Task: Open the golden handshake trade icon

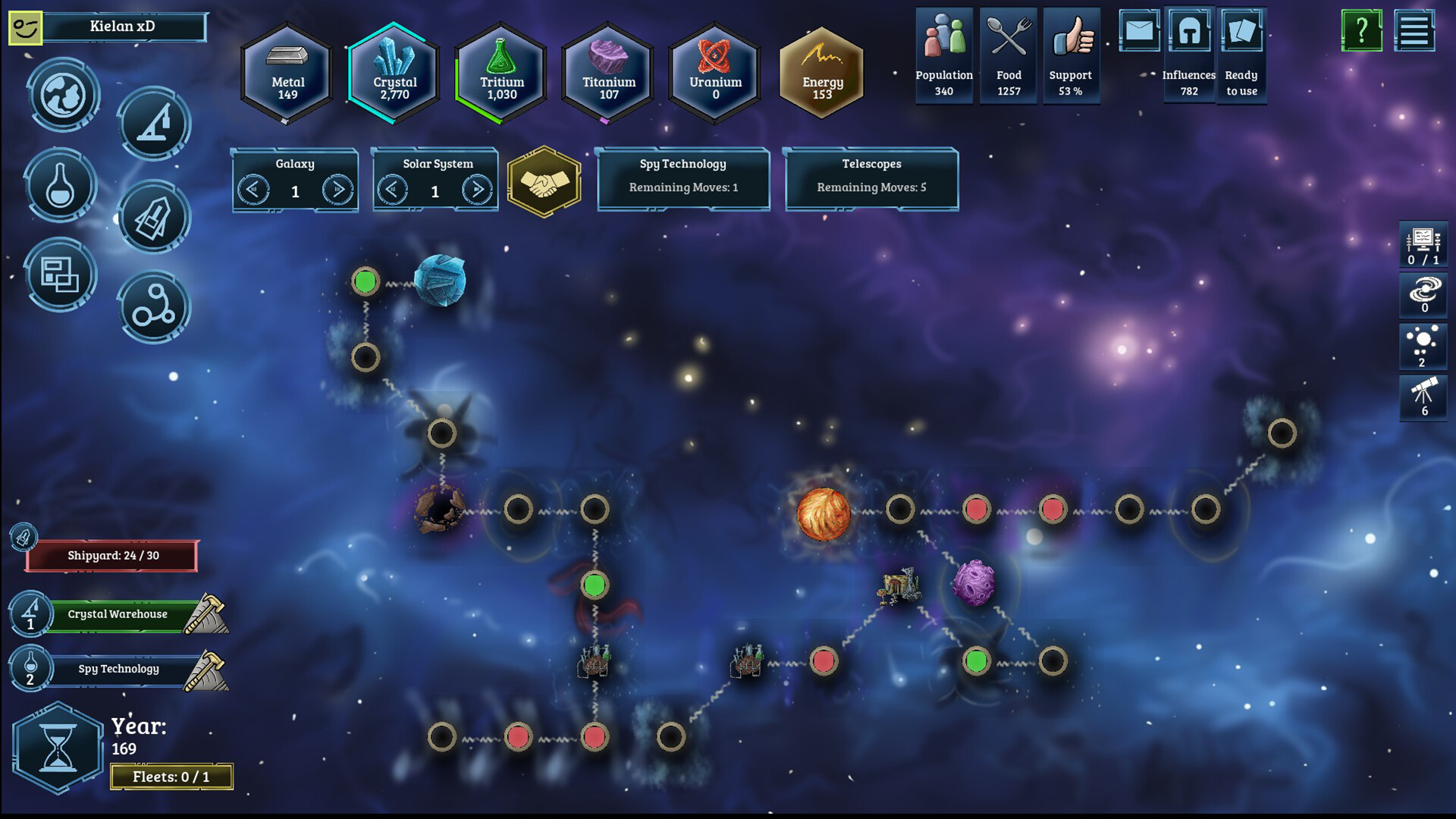Action: point(544,182)
